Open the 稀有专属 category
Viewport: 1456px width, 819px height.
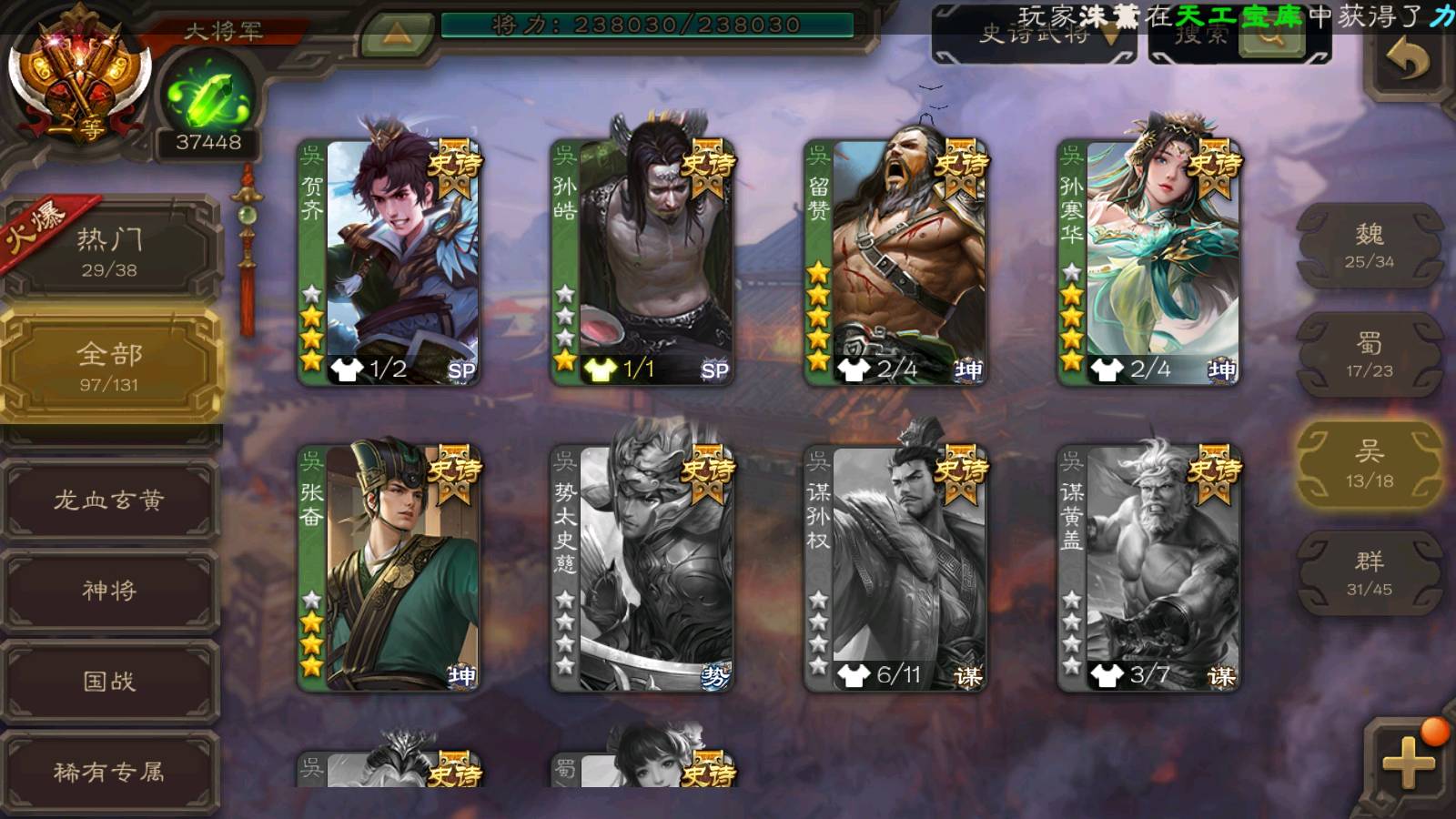[x=110, y=772]
